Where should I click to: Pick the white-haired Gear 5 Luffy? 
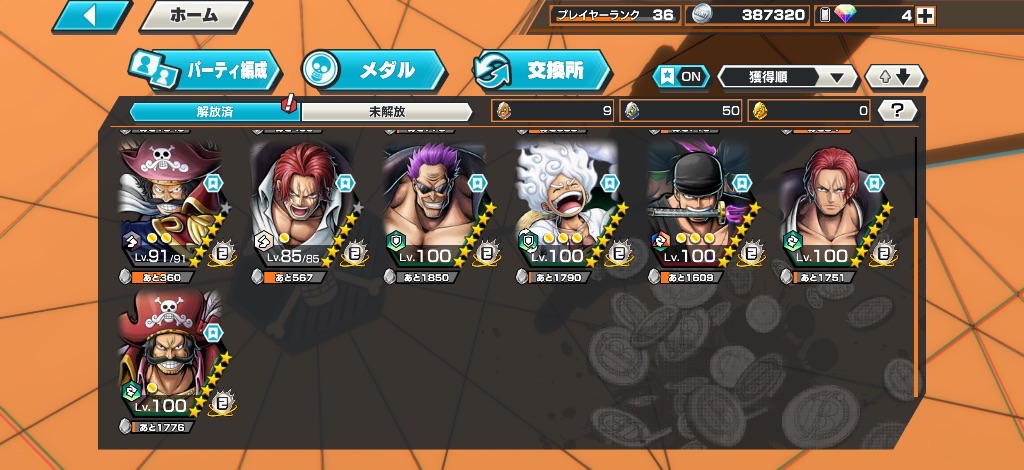coord(566,208)
